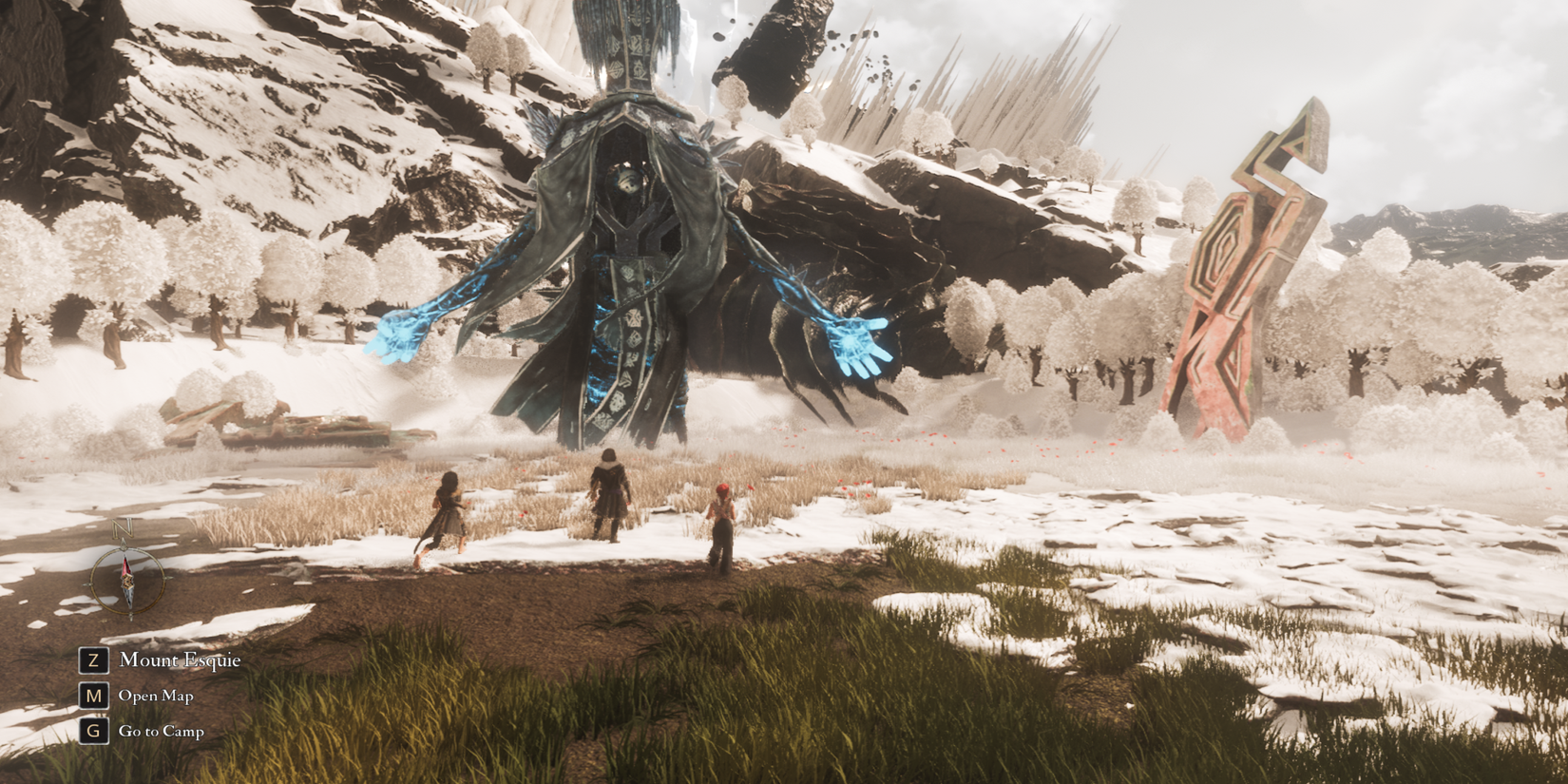Select the compass rose indicator
The image size is (1568, 784).
tap(128, 580)
